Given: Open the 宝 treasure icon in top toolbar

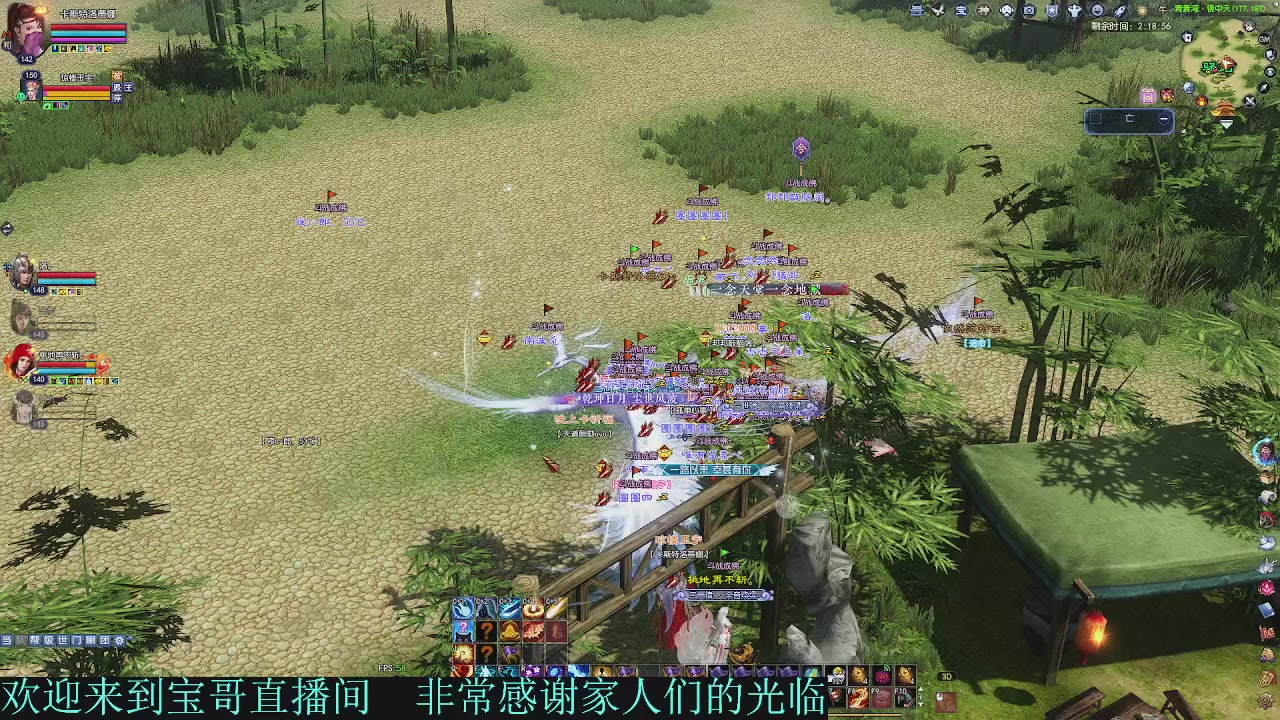Looking at the screenshot, I should 960,9.
